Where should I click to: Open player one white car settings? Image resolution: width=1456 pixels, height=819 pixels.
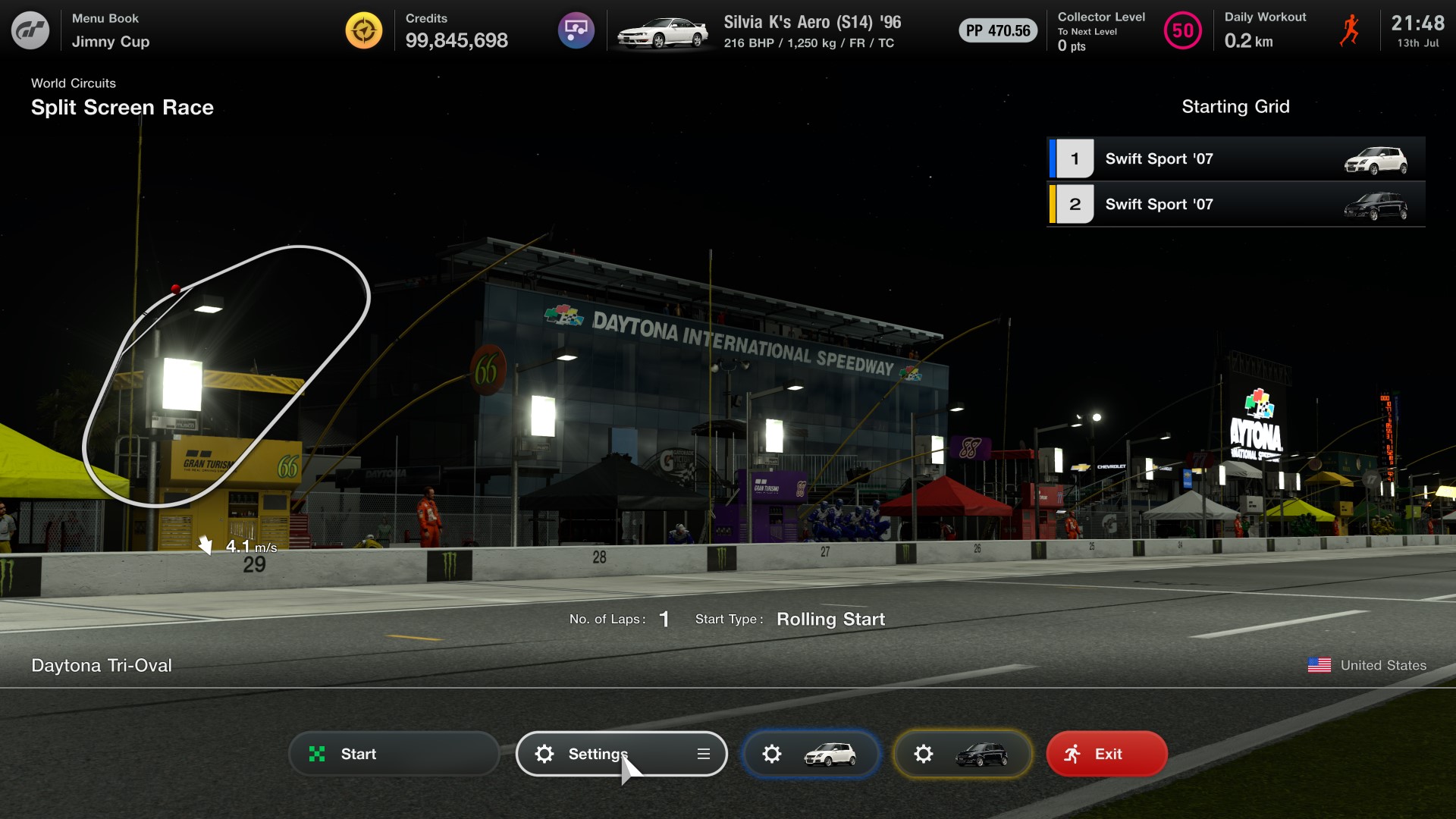click(x=811, y=754)
